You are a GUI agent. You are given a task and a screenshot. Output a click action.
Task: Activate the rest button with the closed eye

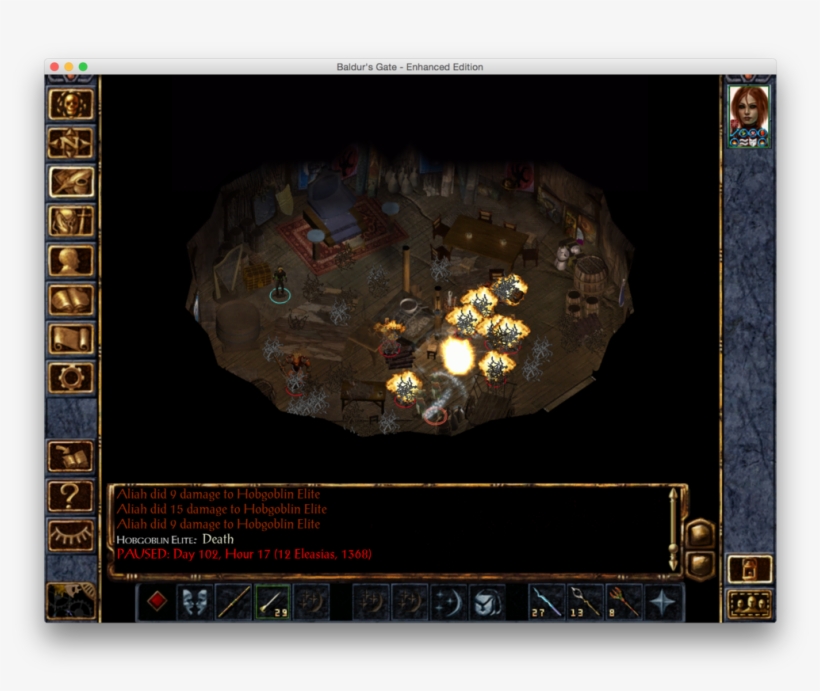[71, 535]
